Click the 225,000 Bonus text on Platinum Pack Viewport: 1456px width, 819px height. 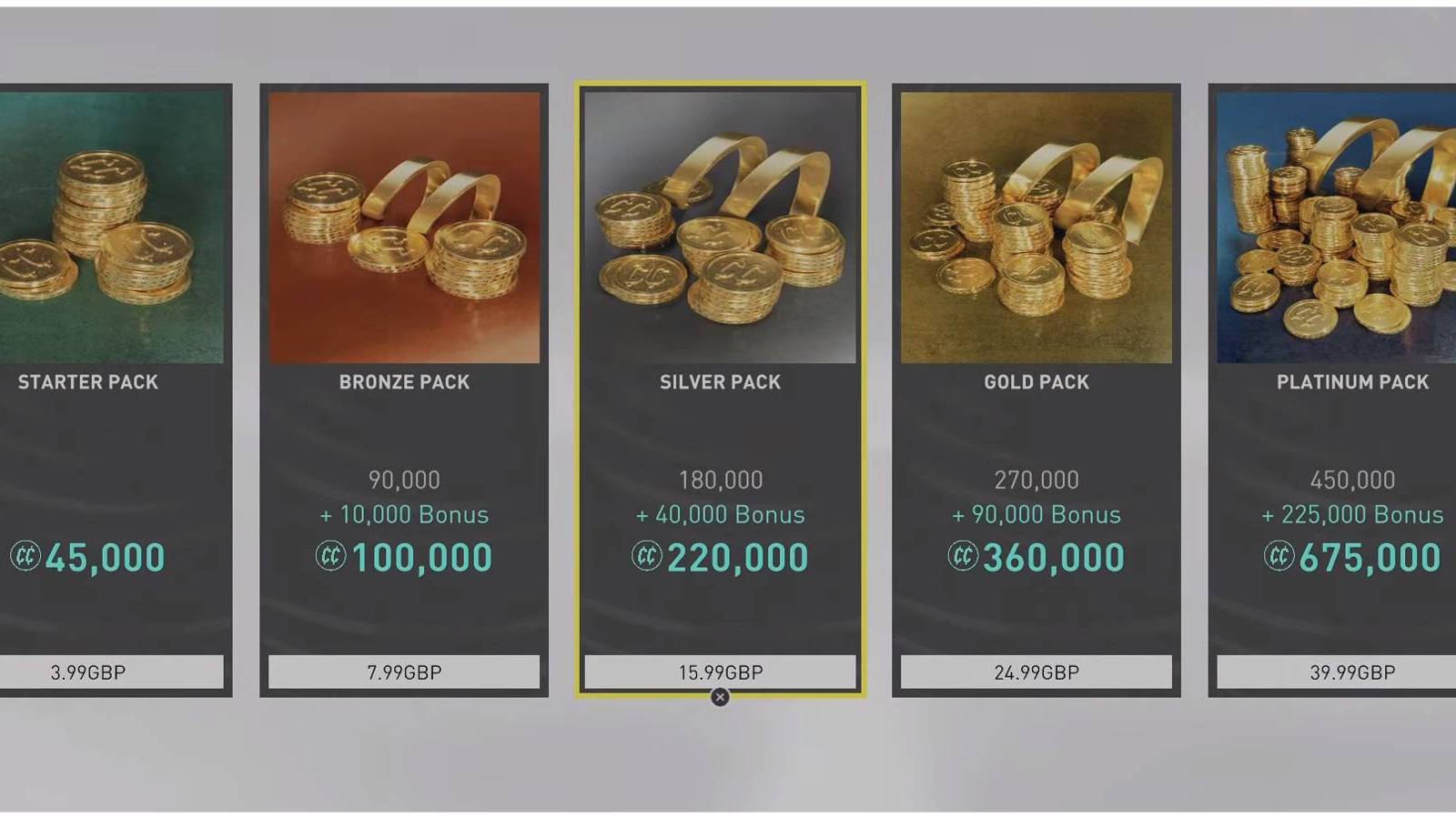pos(1352,514)
